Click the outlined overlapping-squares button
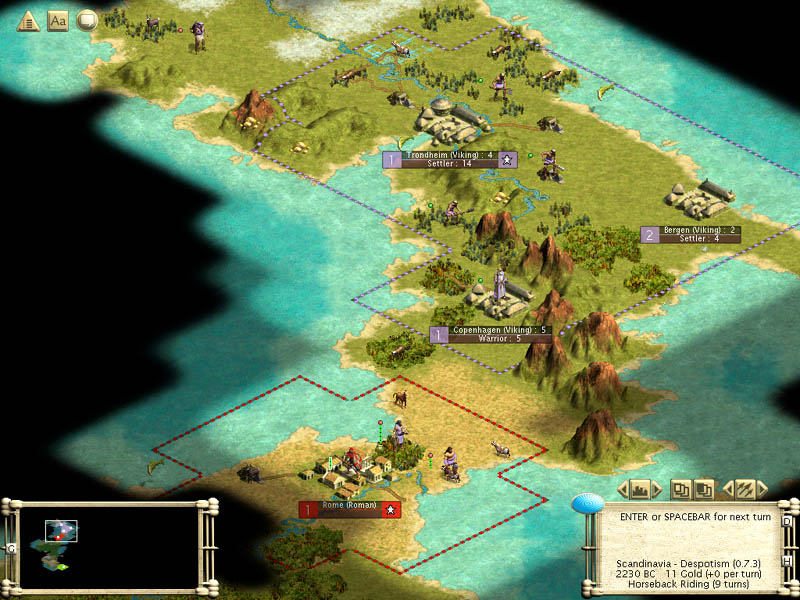800x600 pixels. (x=682, y=489)
